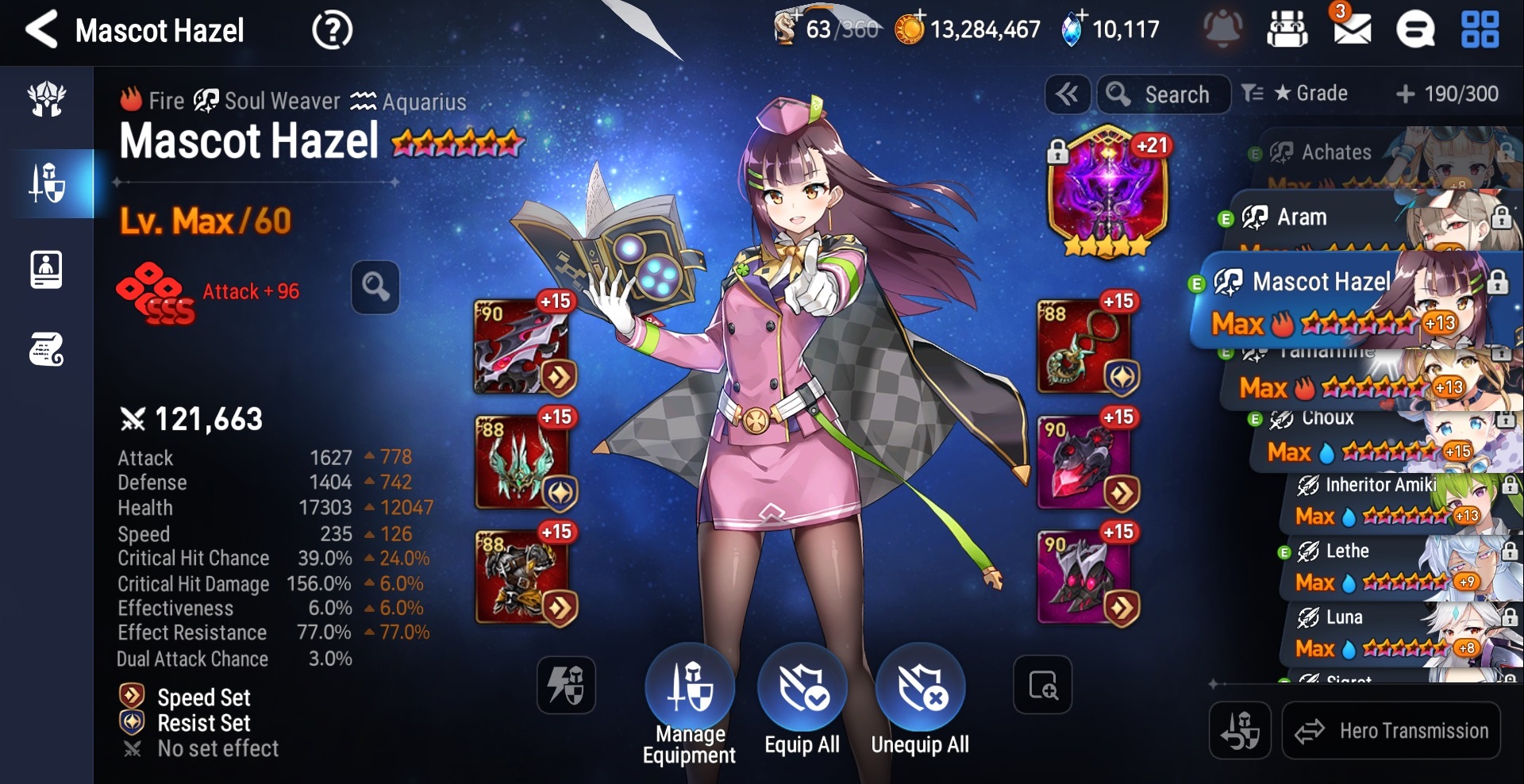This screenshot has height=784, width=1524.
Task: Open the four-square main menu grid
Action: [x=1480, y=30]
